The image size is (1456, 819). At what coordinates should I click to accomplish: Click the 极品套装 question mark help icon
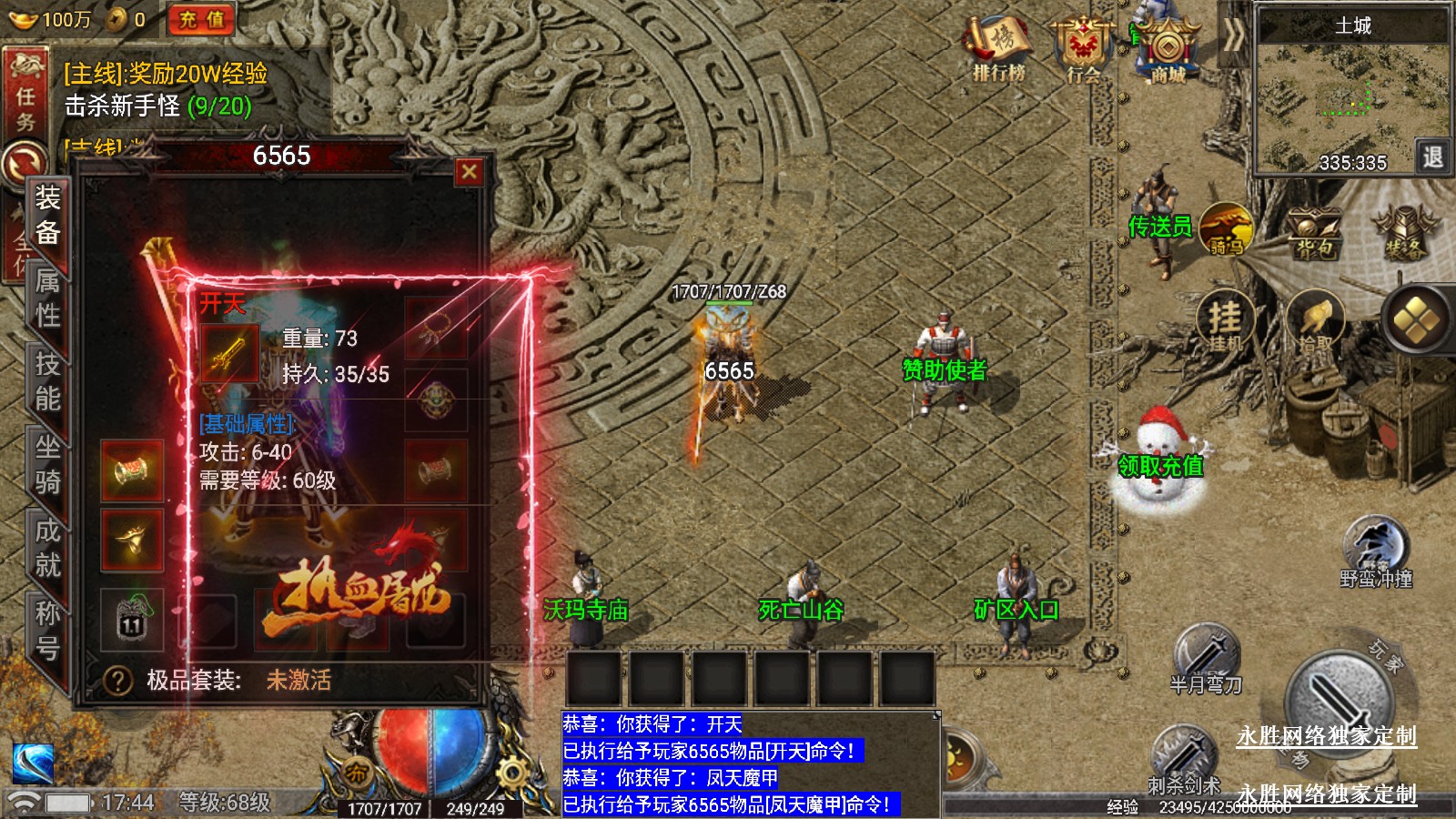117,680
